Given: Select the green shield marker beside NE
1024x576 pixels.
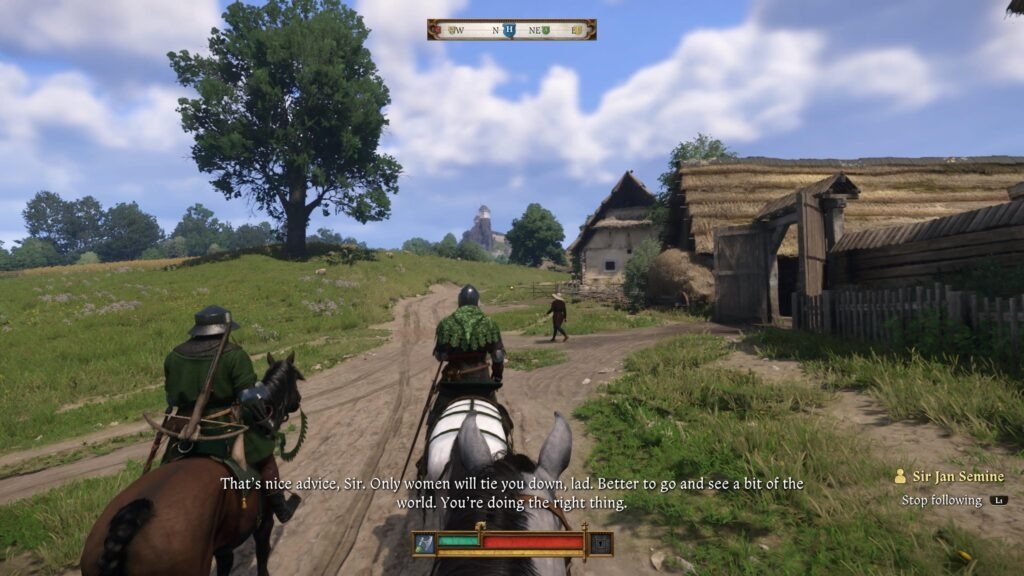Looking at the screenshot, I should tap(546, 30).
